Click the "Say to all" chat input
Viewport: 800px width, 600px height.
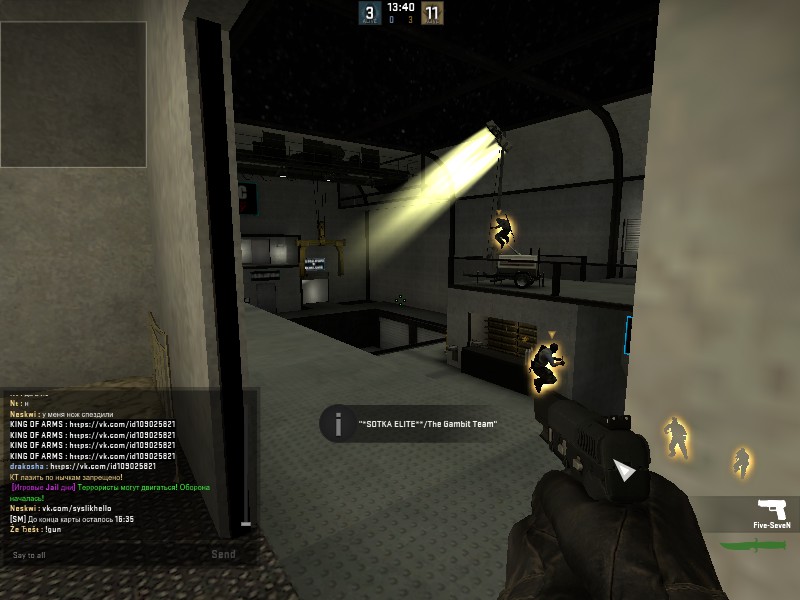(100, 554)
